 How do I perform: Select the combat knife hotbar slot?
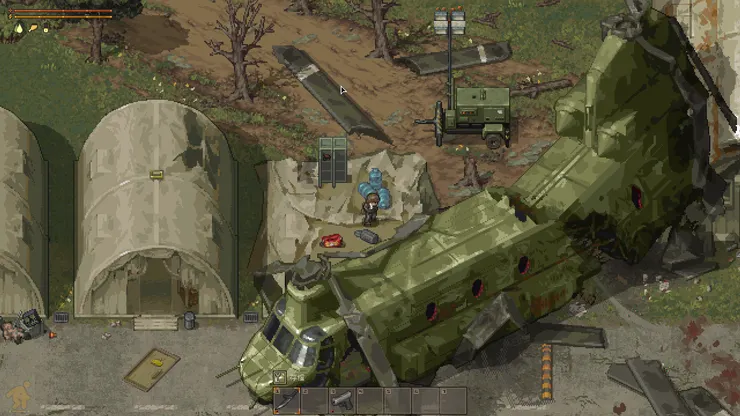[287, 401]
